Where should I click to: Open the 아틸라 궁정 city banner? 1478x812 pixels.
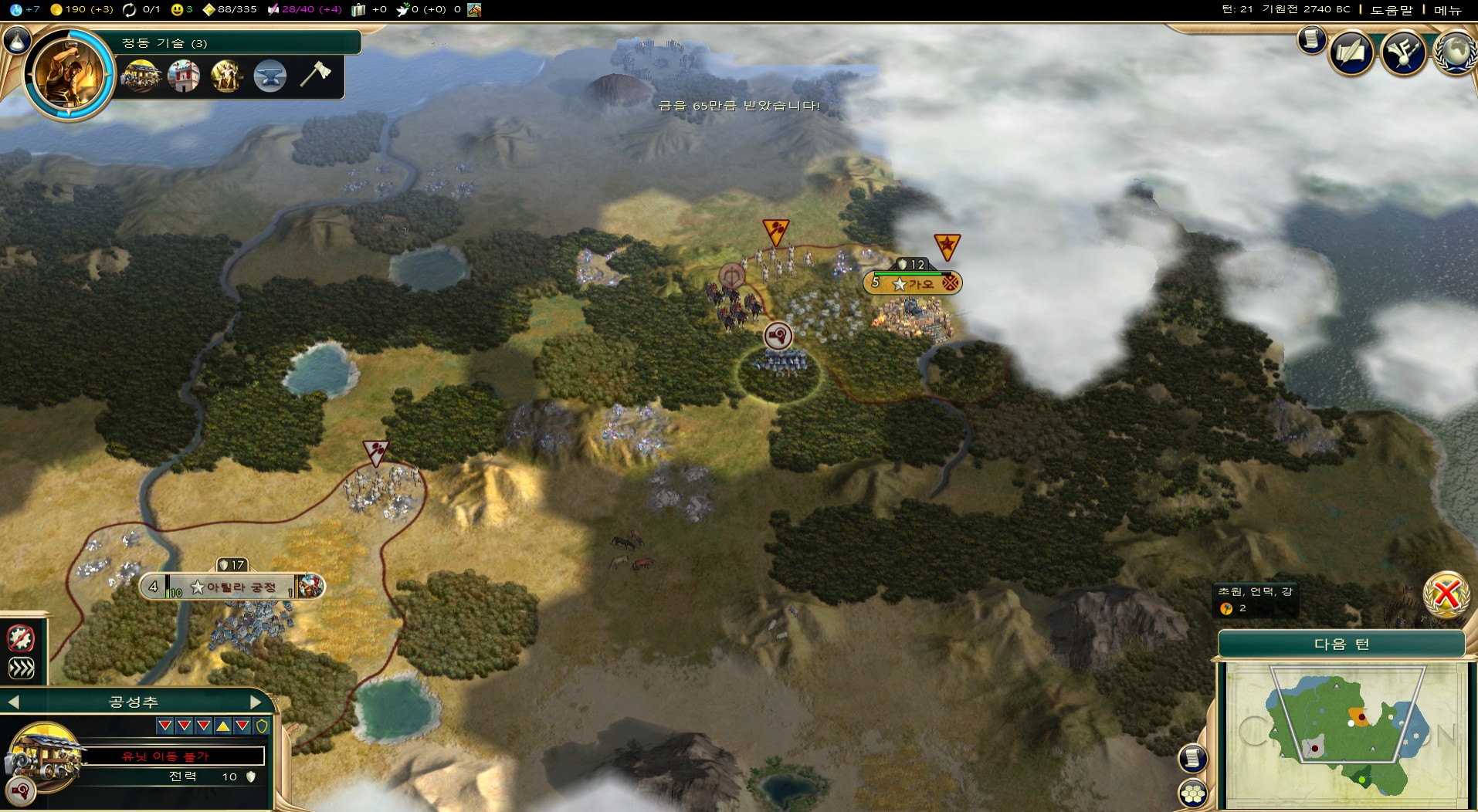tap(232, 587)
